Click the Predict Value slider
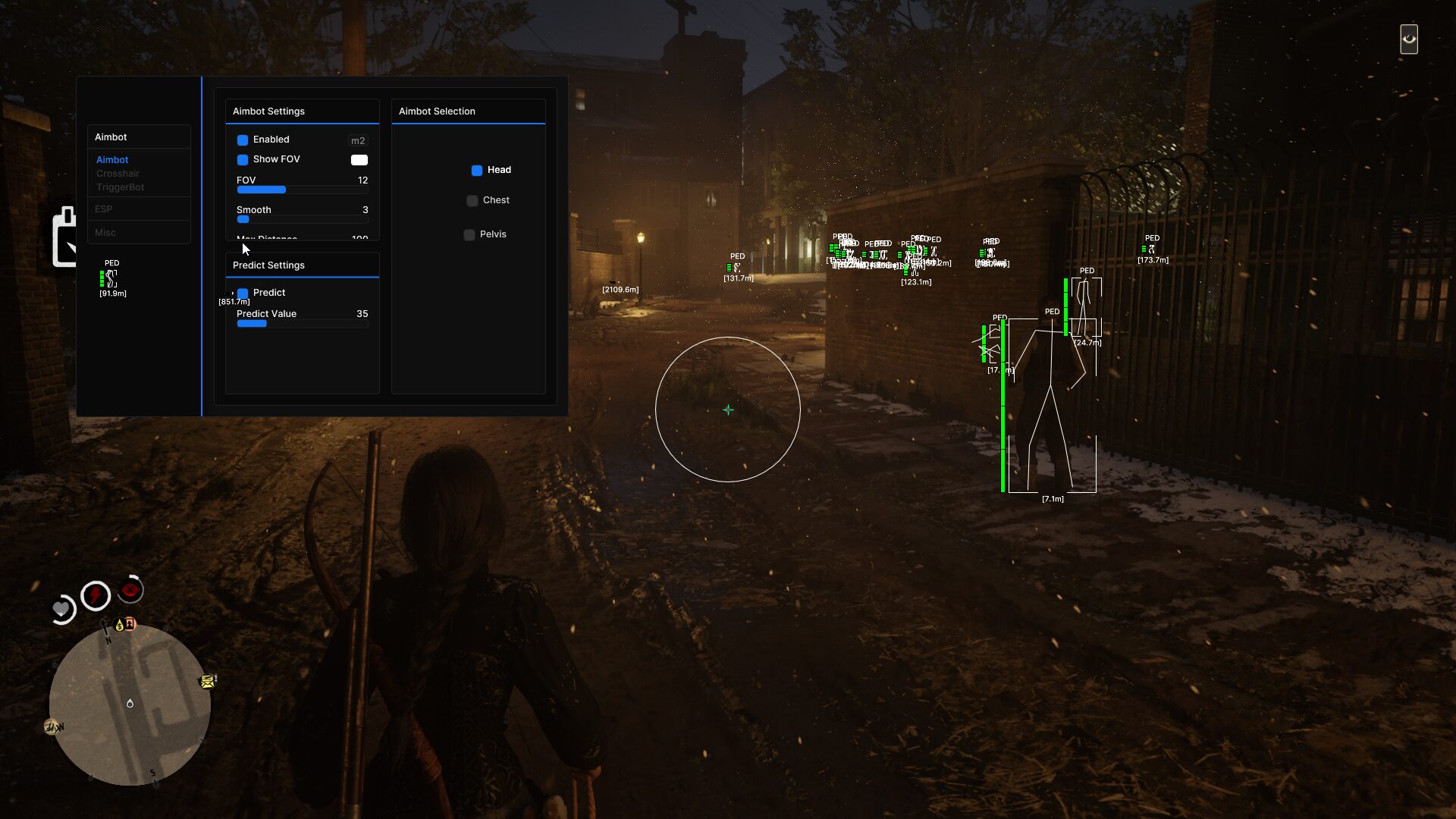Image resolution: width=1456 pixels, height=819 pixels. 302,324
